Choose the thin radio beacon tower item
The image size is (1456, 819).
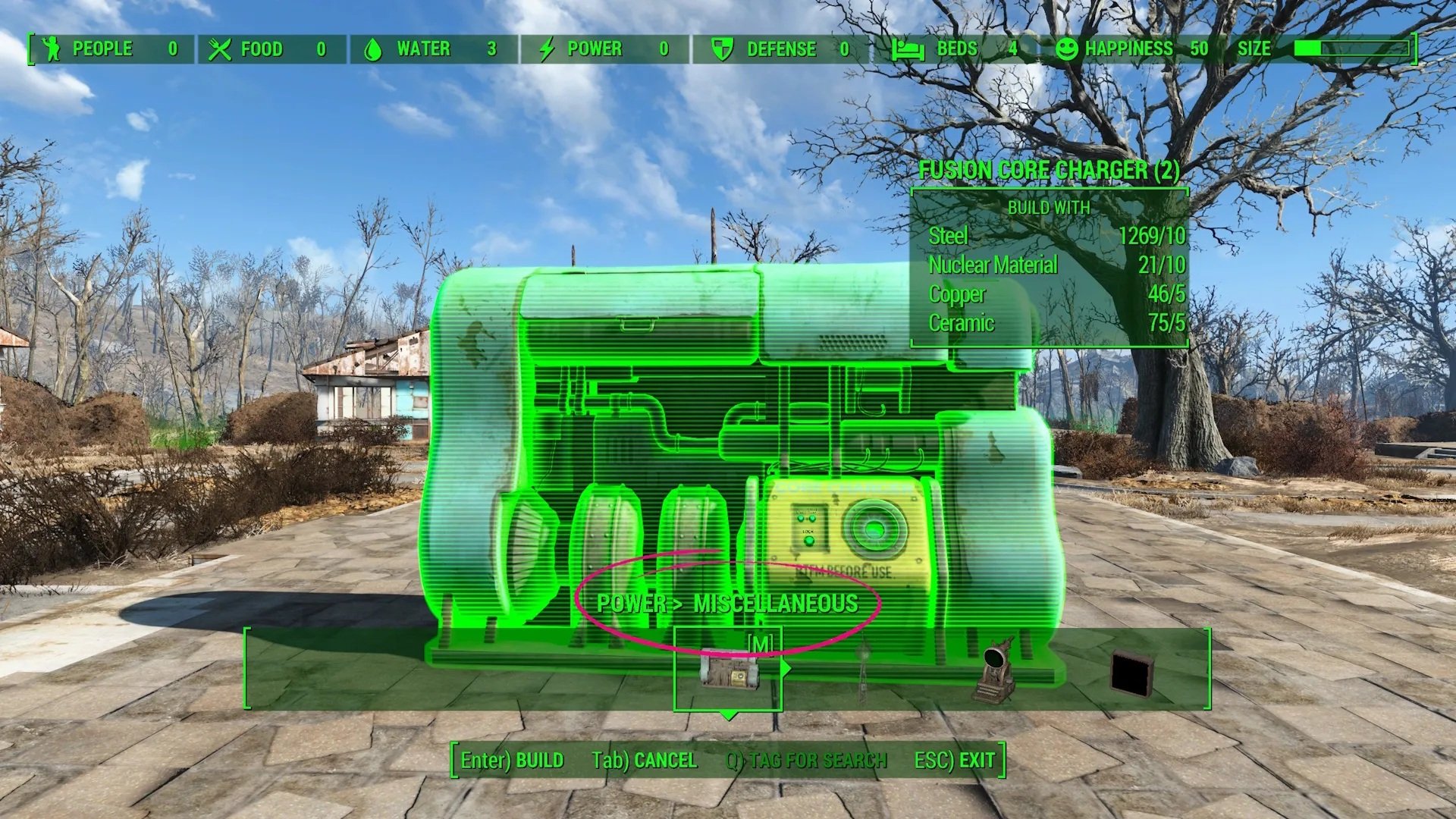point(862,672)
